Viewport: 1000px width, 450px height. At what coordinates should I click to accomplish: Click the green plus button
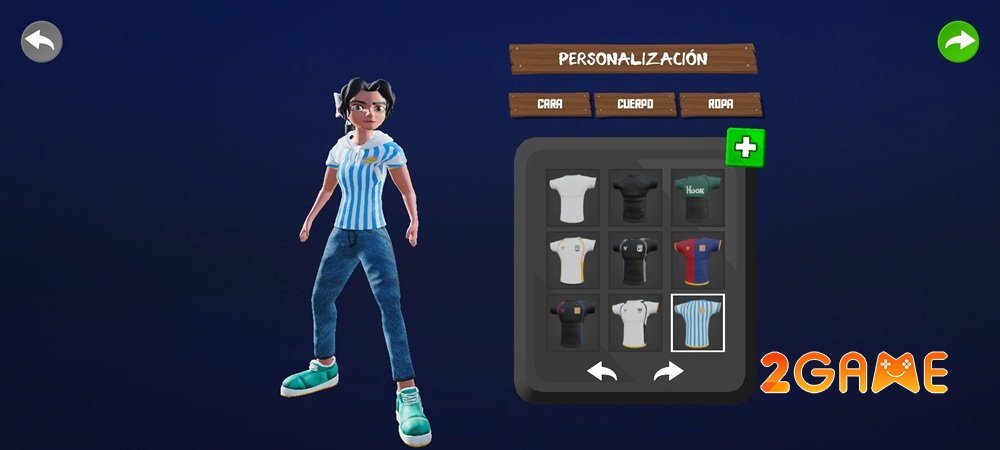[x=745, y=148]
